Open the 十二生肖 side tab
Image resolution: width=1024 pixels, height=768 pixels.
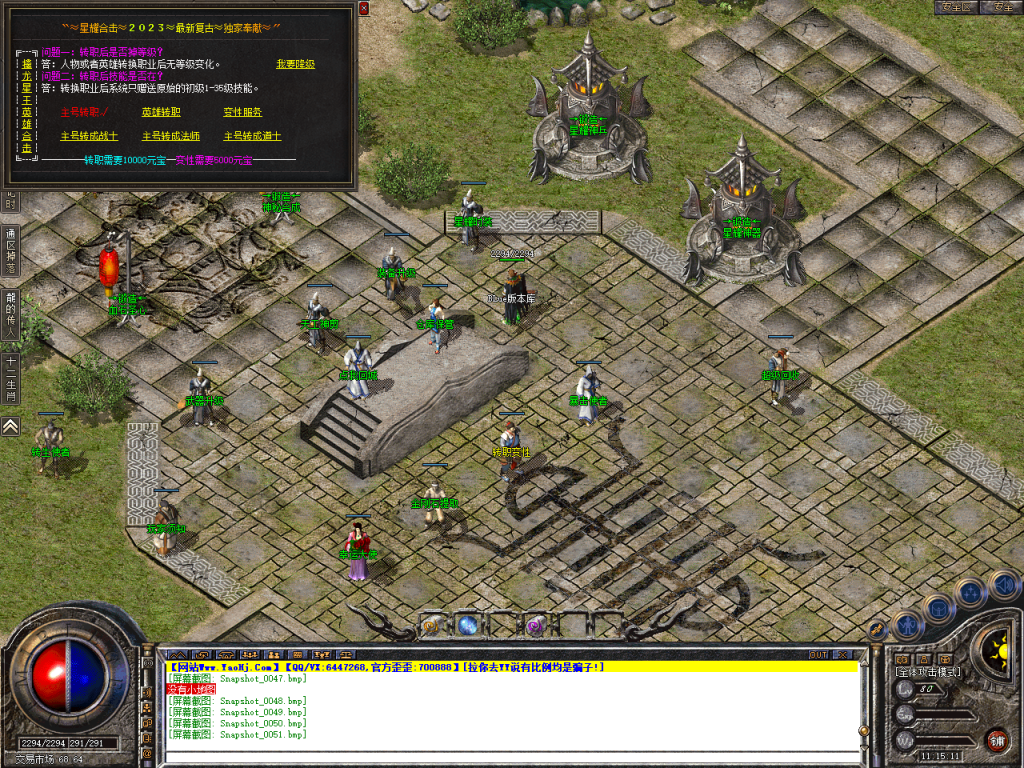click(11, 378)
